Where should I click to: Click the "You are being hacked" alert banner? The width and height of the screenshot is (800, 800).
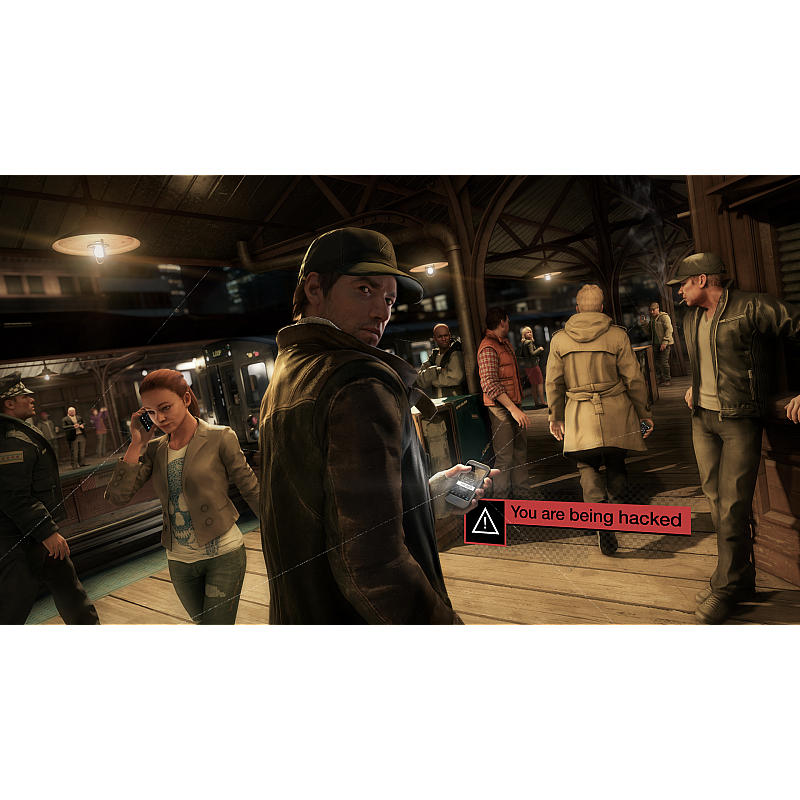pyautogui.click(x=598, y=517)
